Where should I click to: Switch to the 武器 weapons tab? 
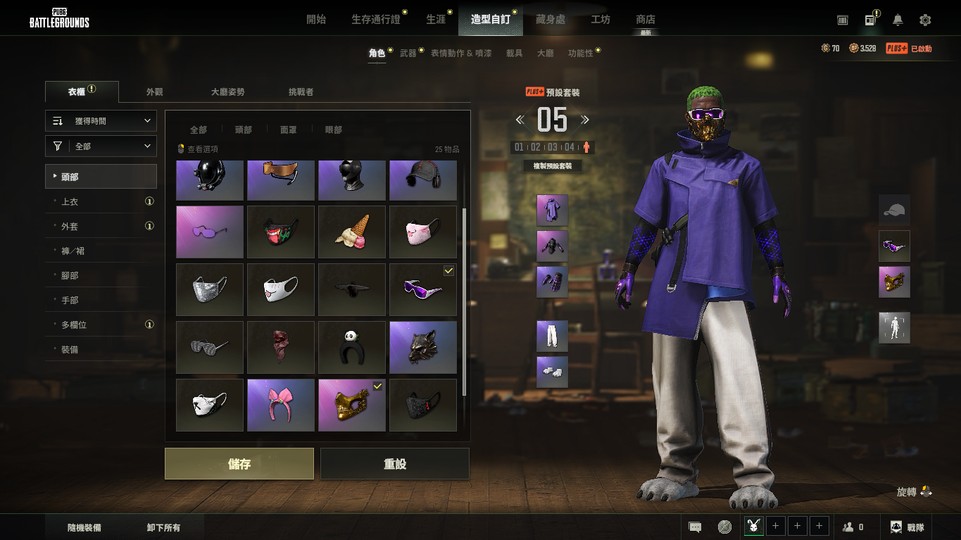[408, 52]
